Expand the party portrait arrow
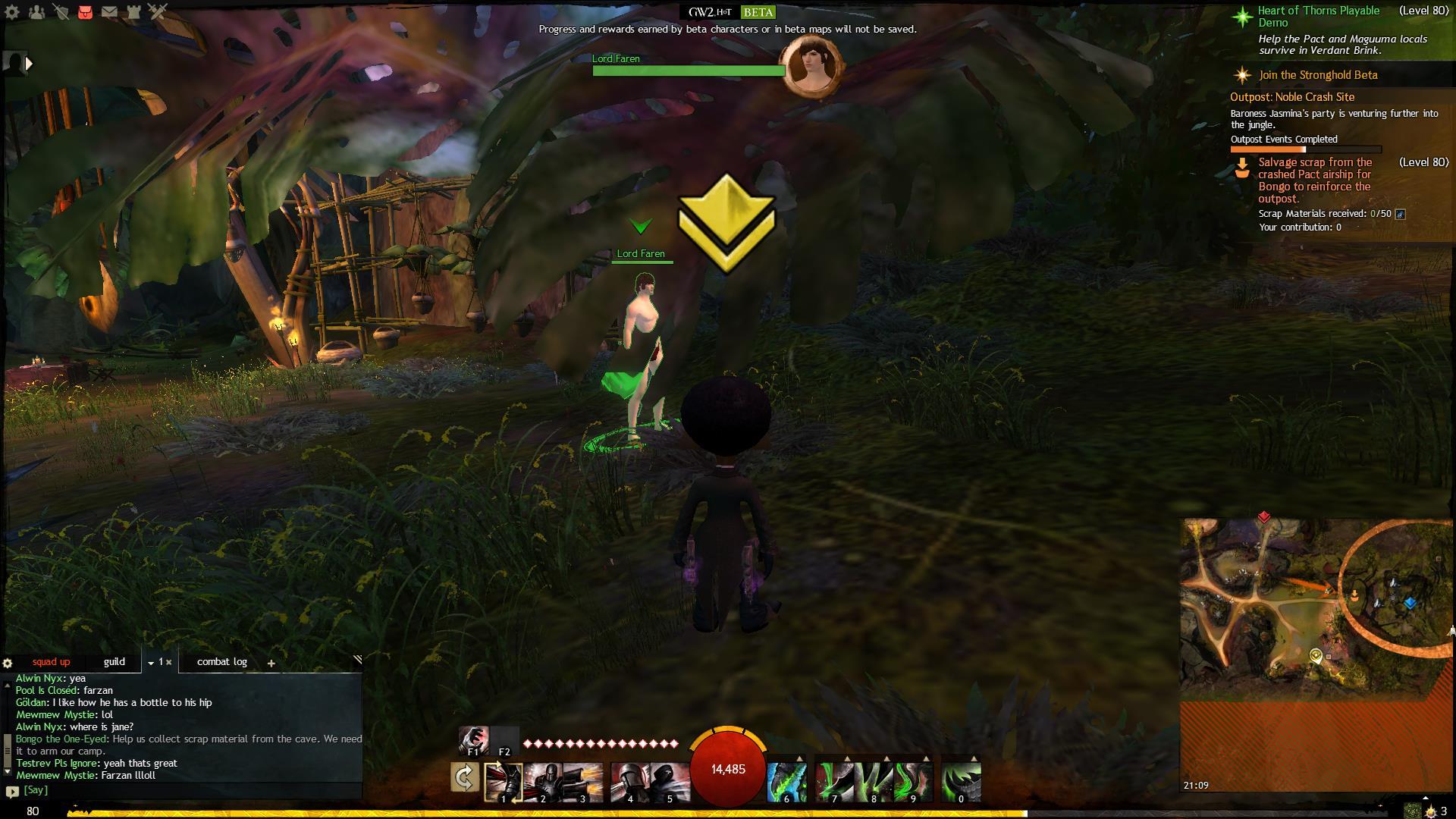 (x=29, y=64)
